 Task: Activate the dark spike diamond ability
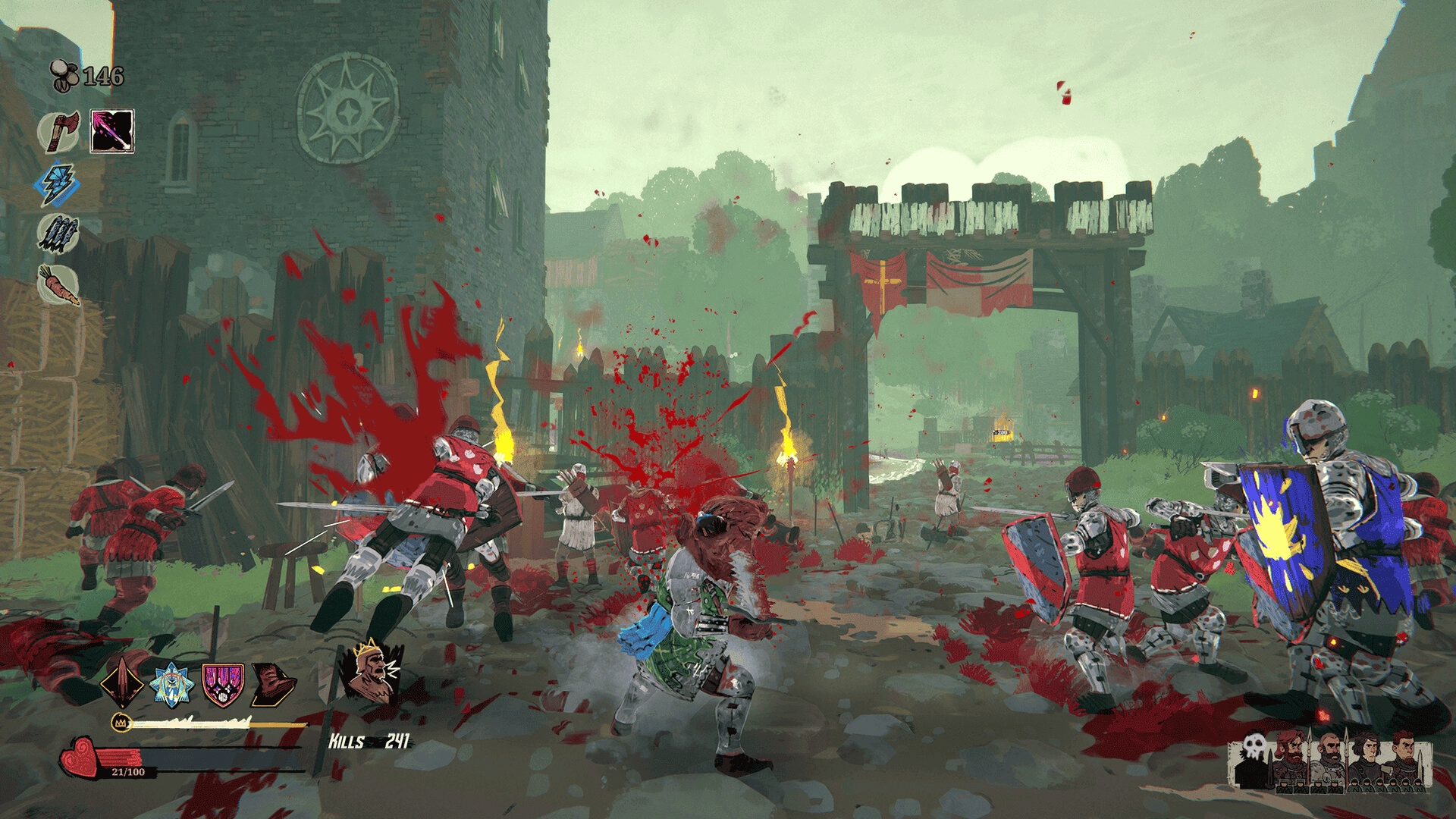click(123, 683)
